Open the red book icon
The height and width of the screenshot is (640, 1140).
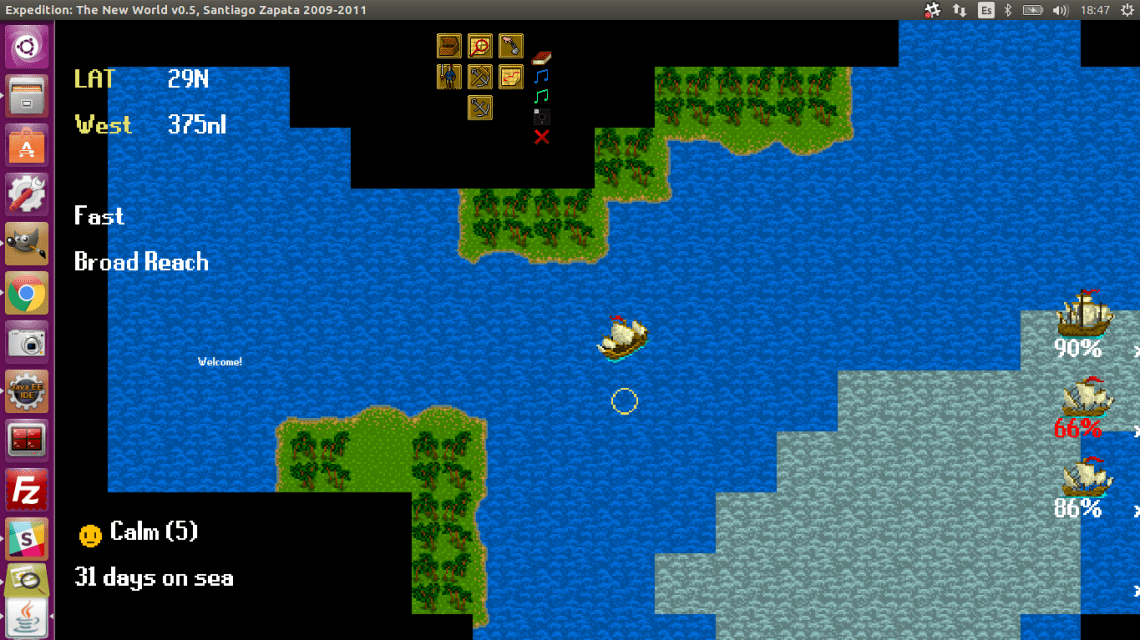click(x=542, y=57)
